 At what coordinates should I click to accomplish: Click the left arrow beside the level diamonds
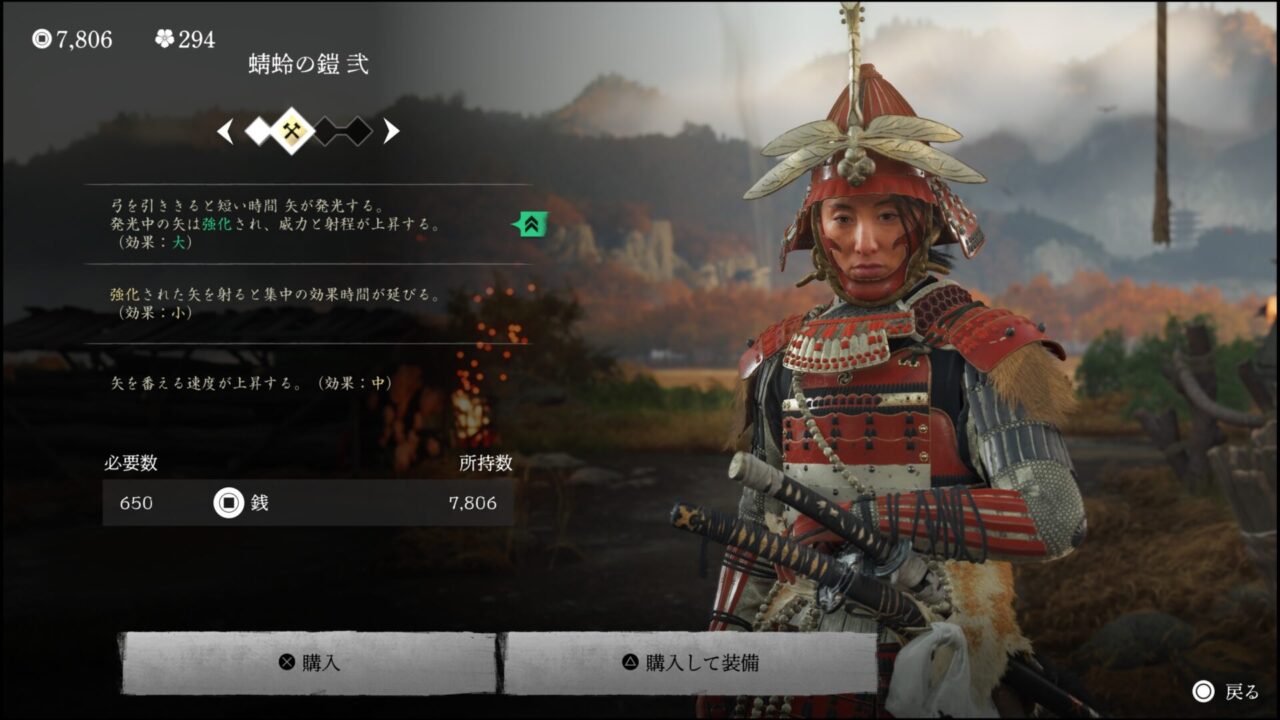pyautogui.click(x=226, y=131)
